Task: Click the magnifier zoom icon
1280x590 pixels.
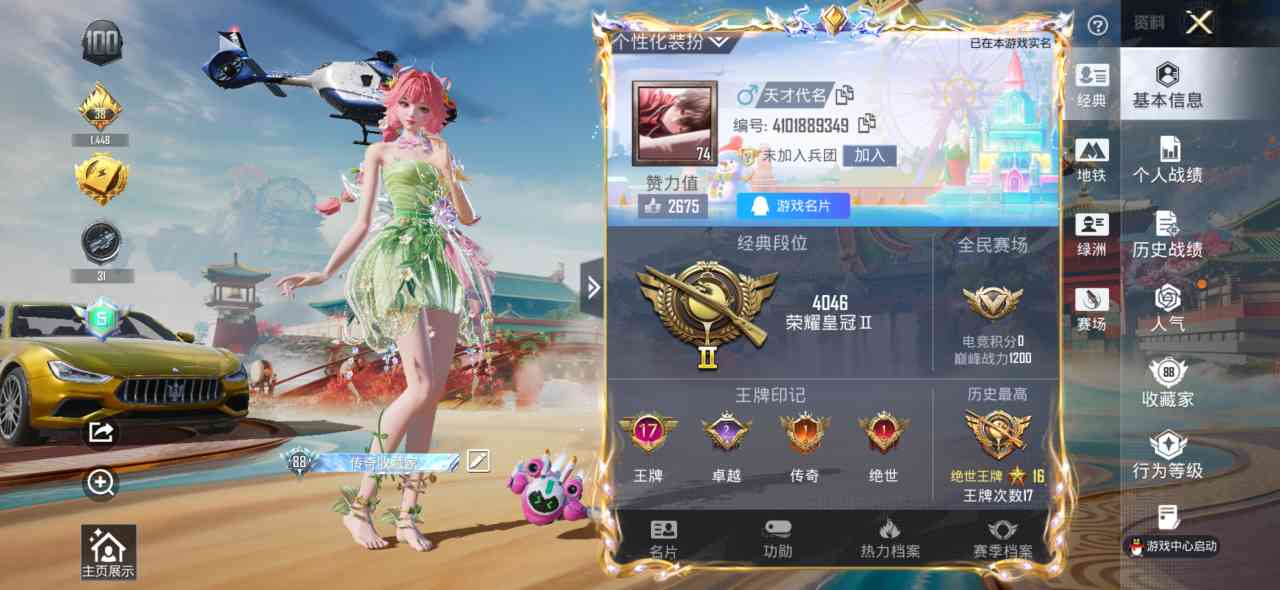Action: coord(101,484)
